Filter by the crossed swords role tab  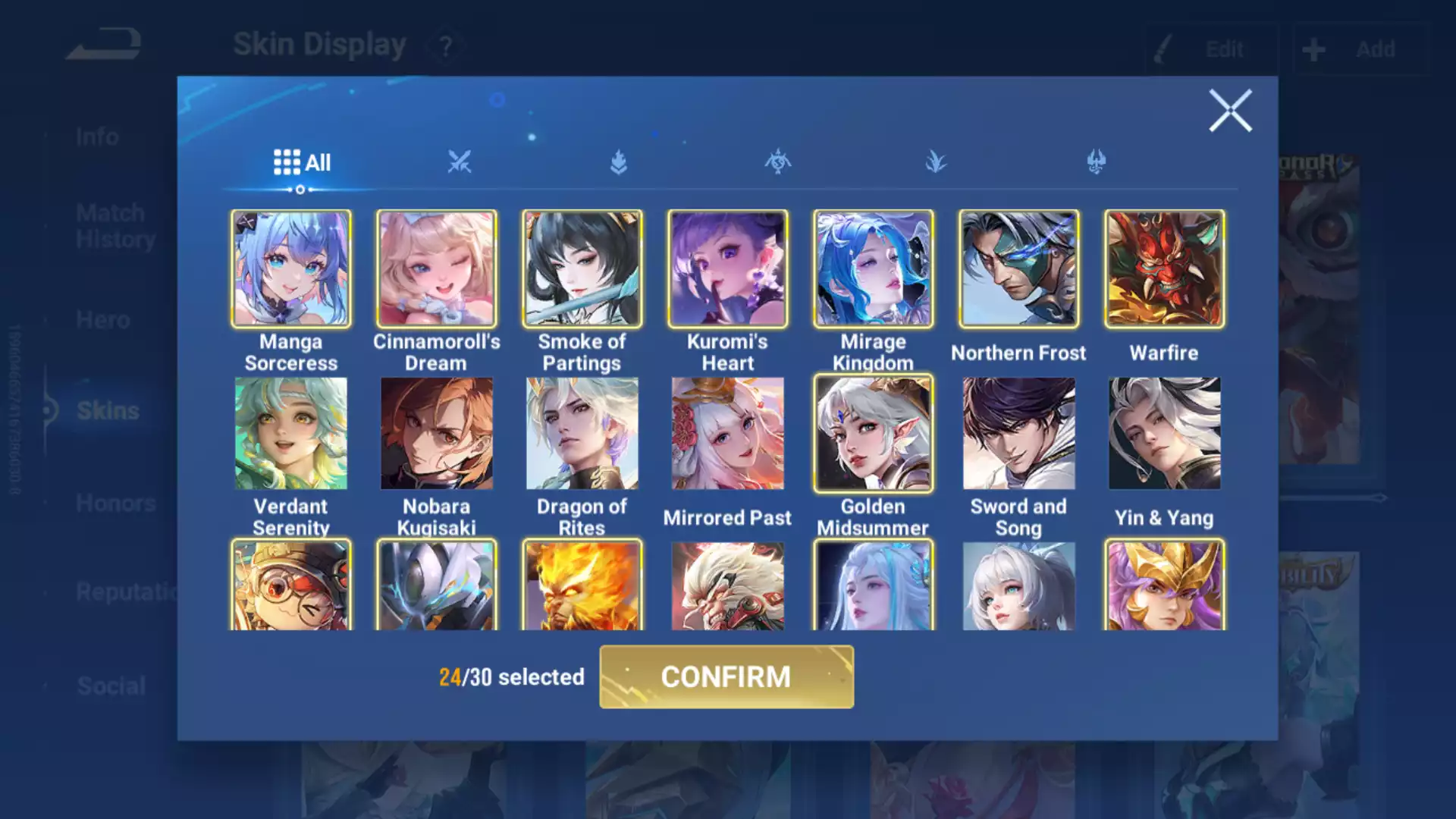(459, 162)
